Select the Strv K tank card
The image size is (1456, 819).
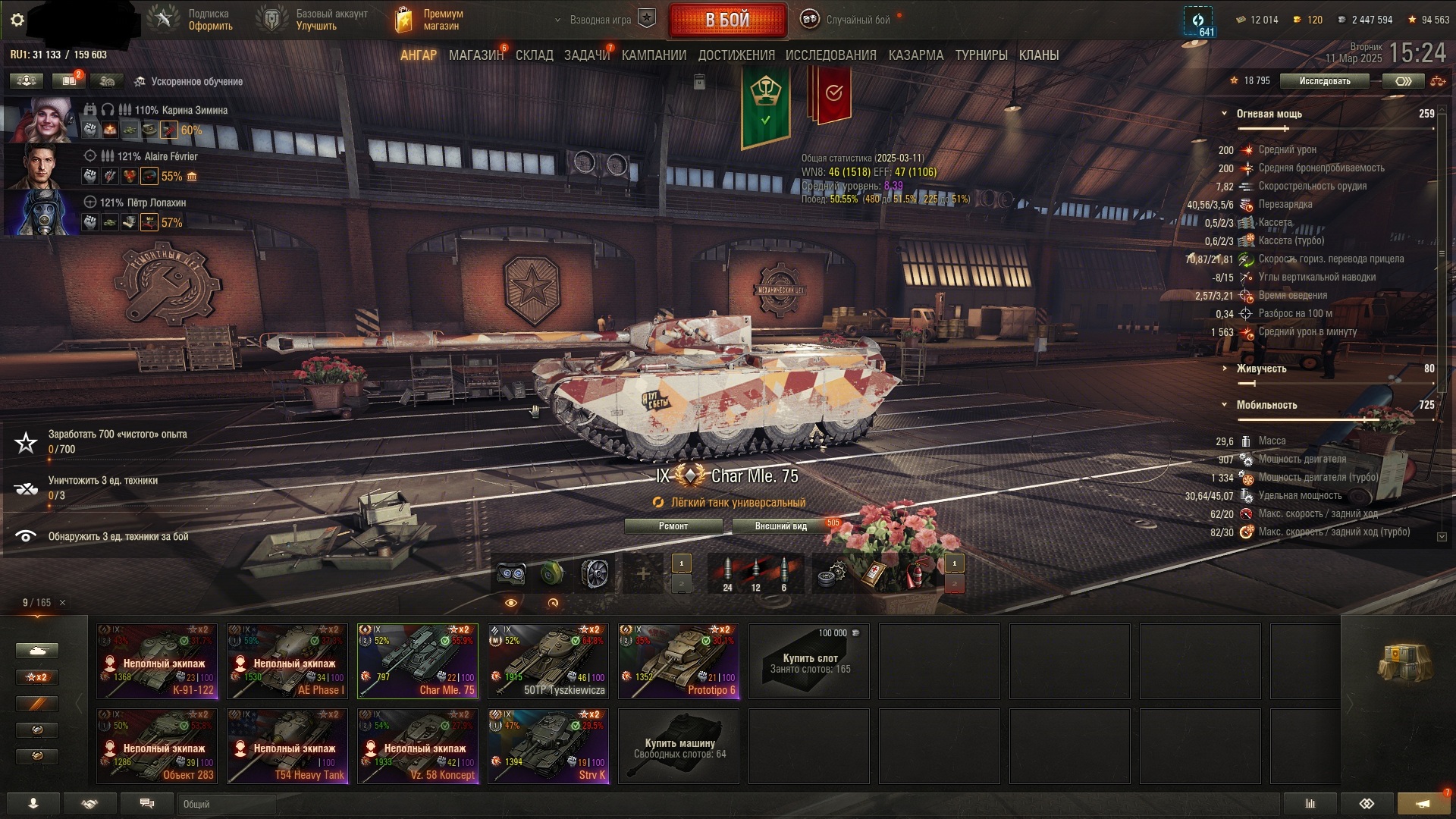[x=548, y=745]
